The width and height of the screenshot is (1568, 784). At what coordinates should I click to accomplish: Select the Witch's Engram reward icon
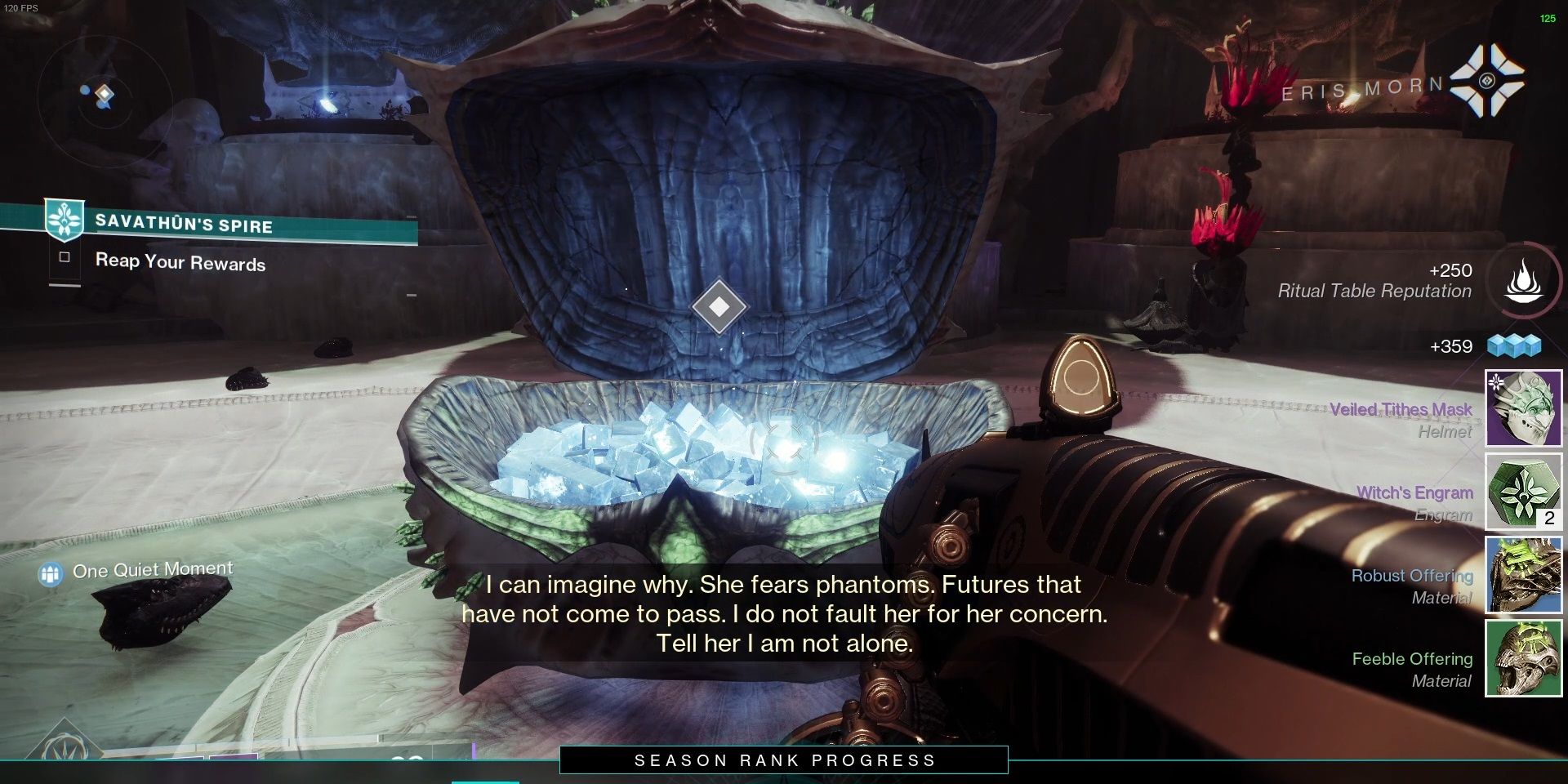(1522, 492)
